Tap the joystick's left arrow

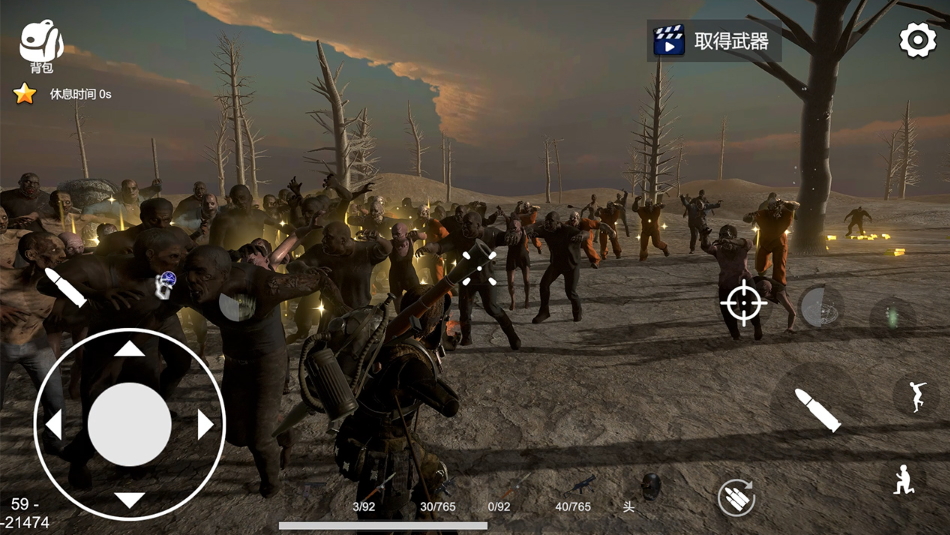pyautogui.click(x=54, y=425)
